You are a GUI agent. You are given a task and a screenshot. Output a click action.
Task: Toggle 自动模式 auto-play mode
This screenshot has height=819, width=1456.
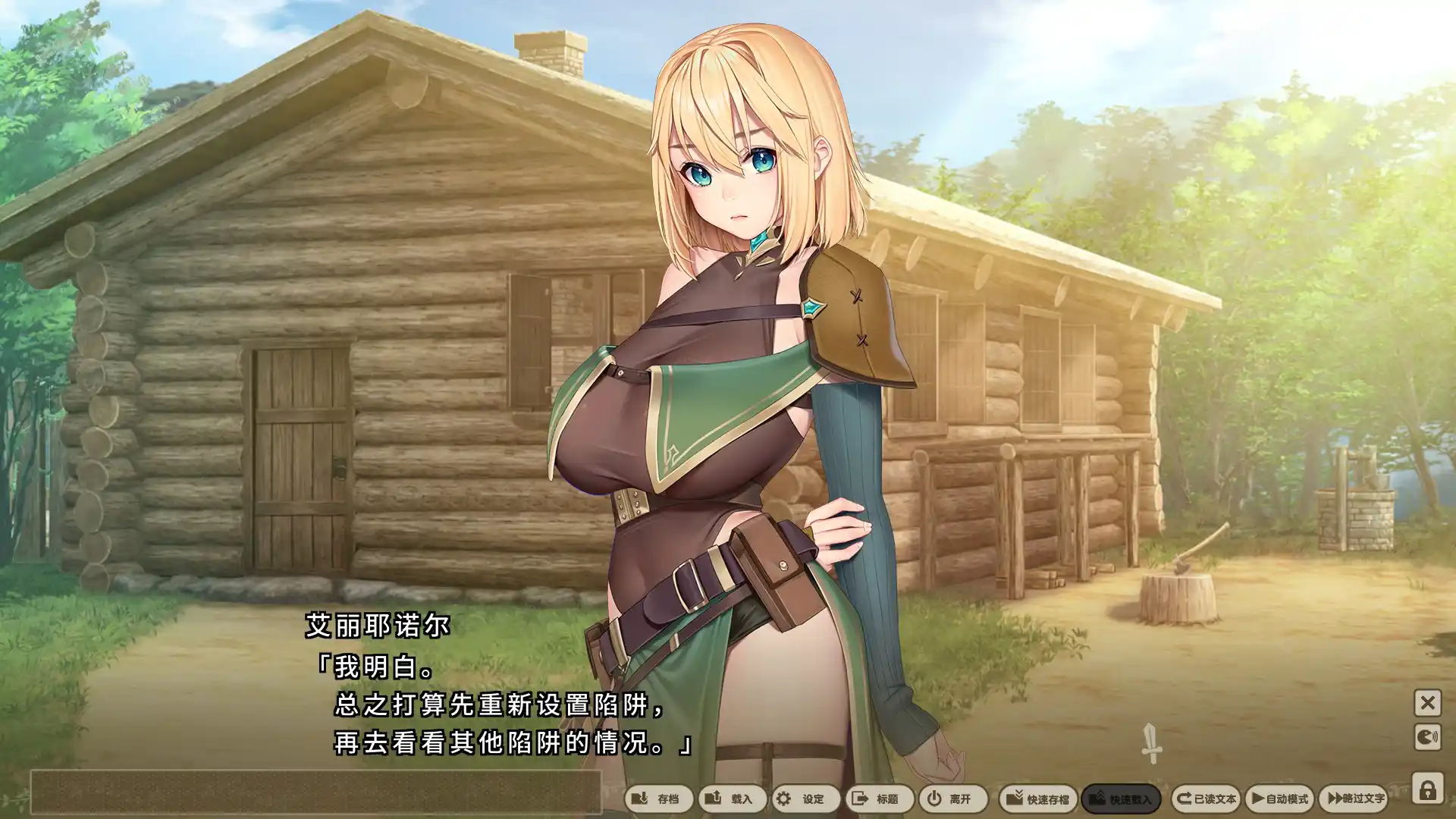pos(1279,799)
